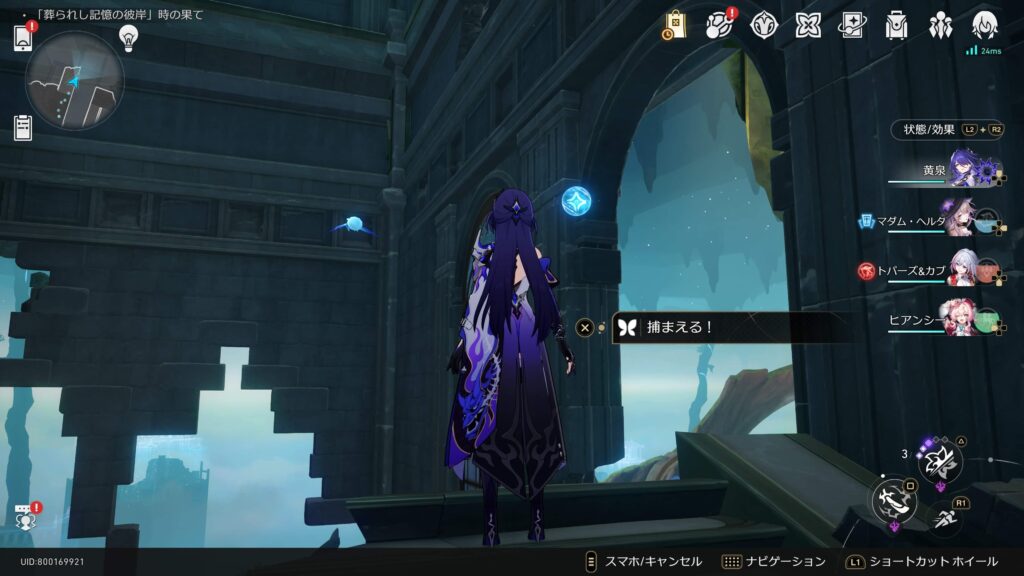Open the compass guide icon
The image size is (1024, 576).
pyautogui.click(x=764, y=25)
